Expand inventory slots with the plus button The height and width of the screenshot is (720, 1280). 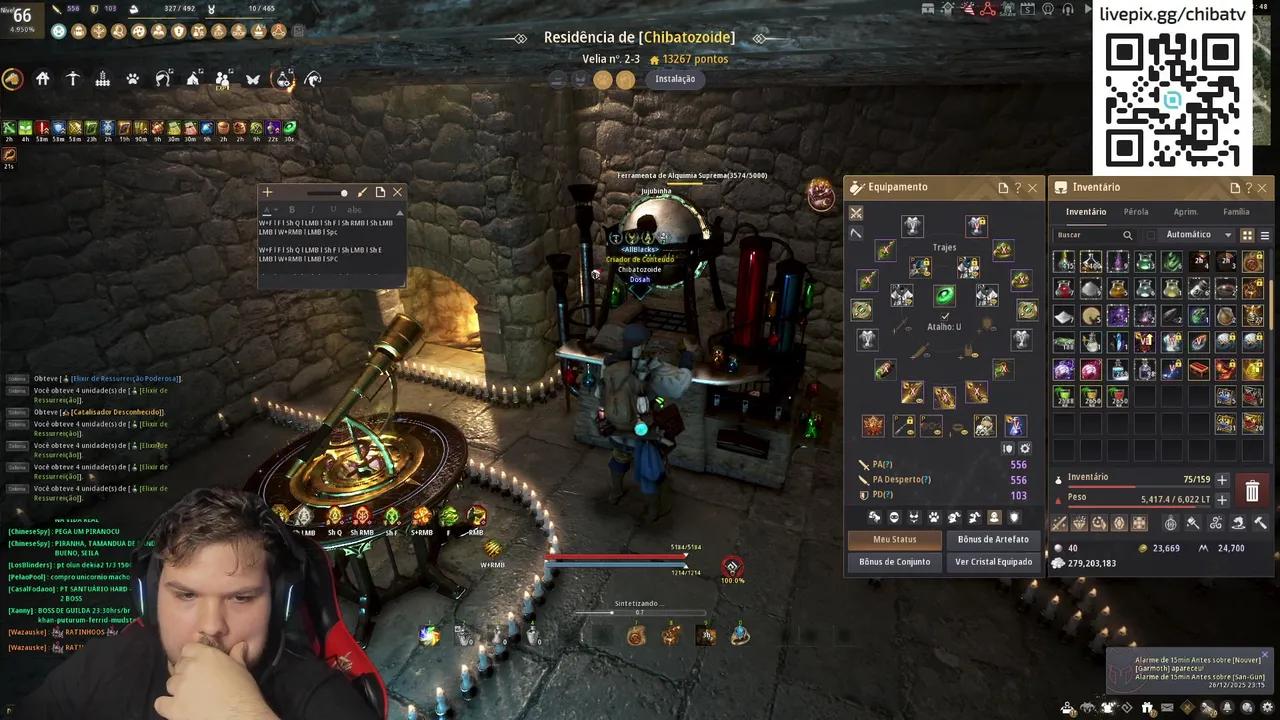(1222, 480)
